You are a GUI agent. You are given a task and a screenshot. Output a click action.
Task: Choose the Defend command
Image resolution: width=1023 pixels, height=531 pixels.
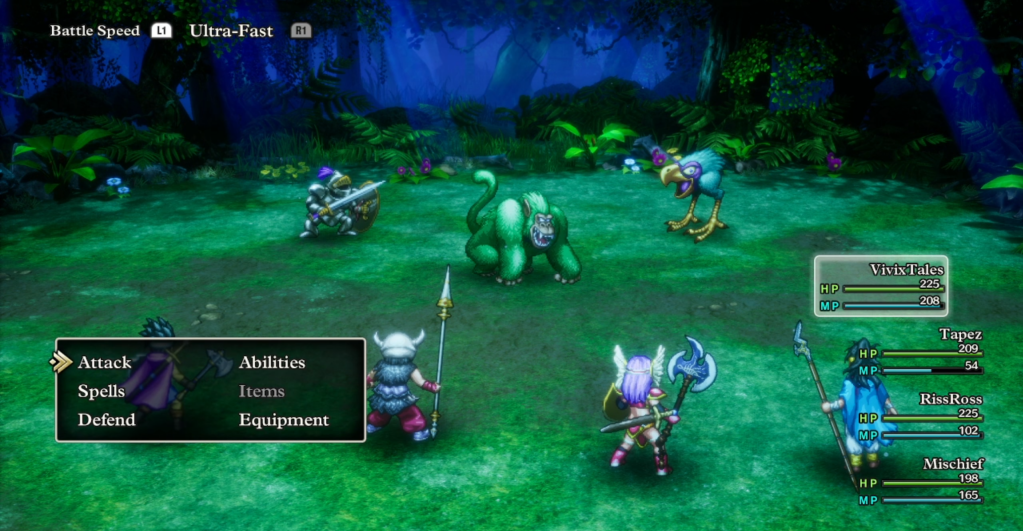click(106, 420)
